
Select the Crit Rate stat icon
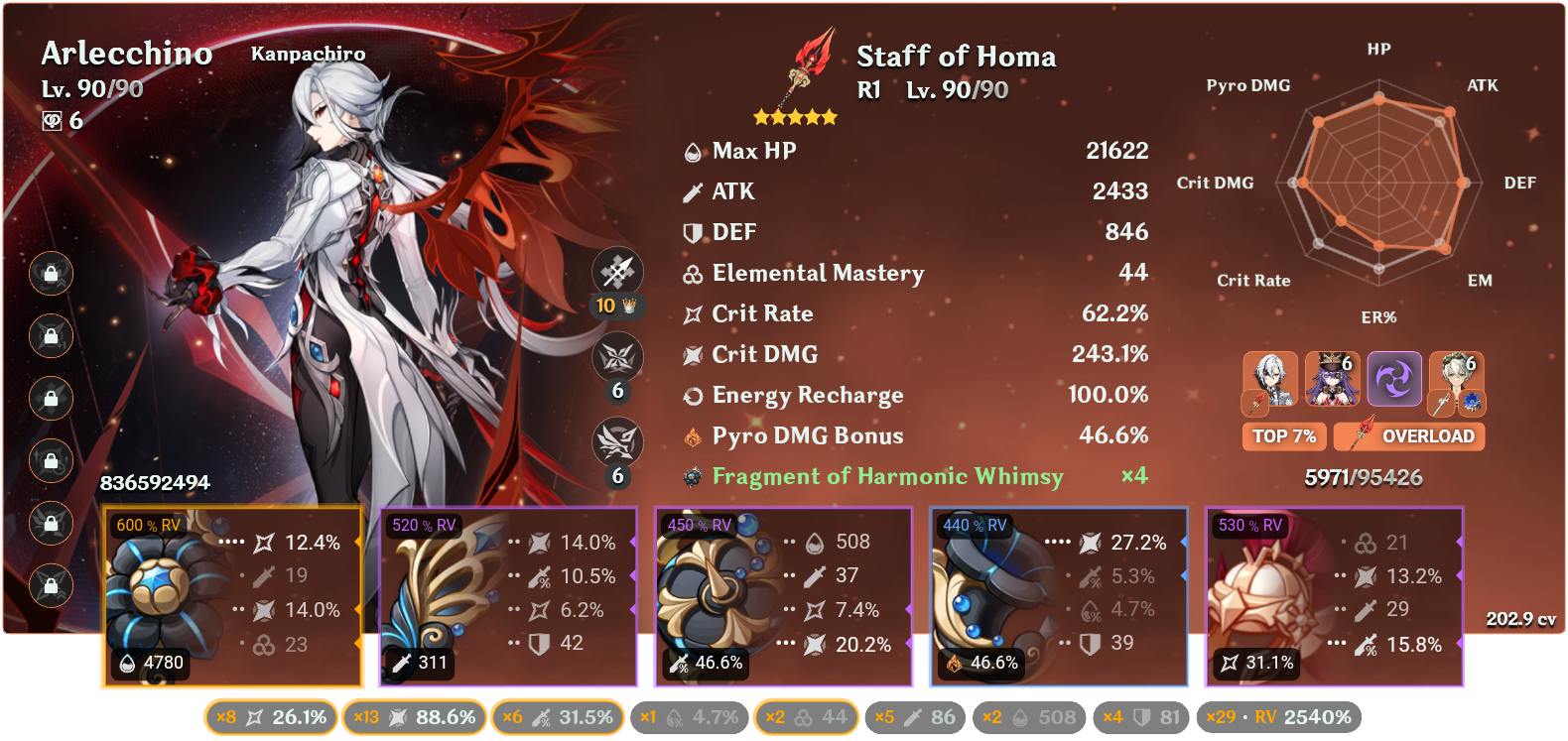point(693,313)
